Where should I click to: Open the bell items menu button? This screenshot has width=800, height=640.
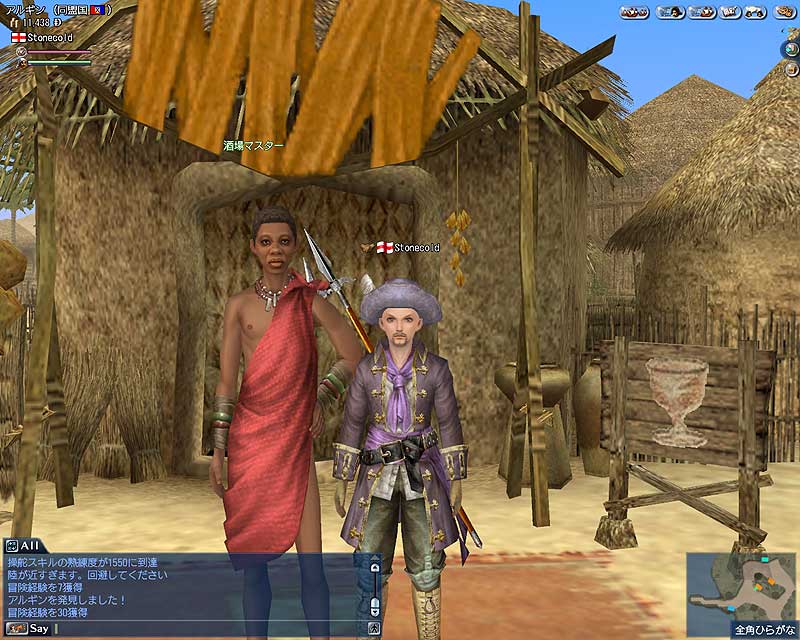click(755, 12)
